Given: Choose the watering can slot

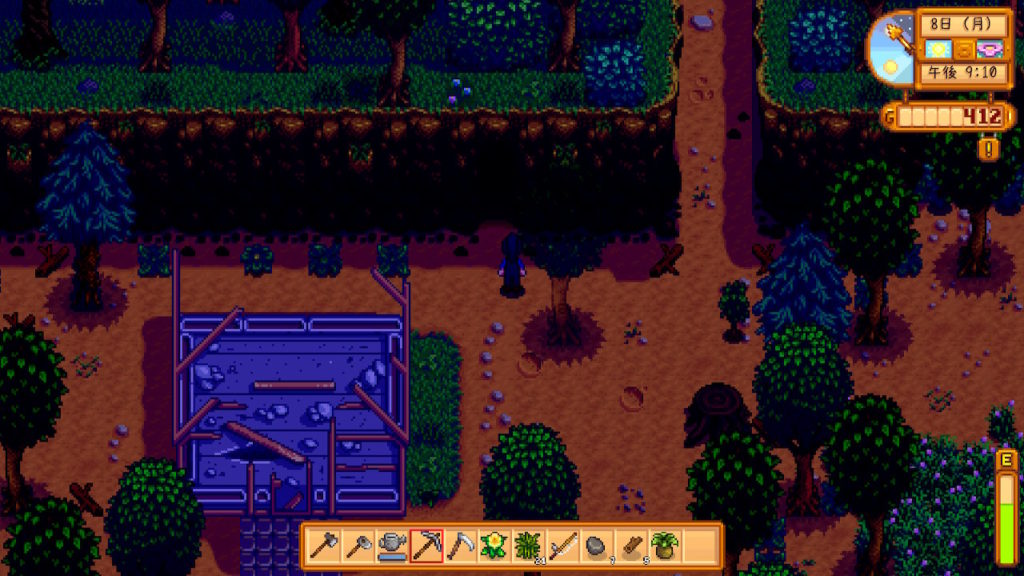Looking at the screenshot, I should [x=392, y=546].
